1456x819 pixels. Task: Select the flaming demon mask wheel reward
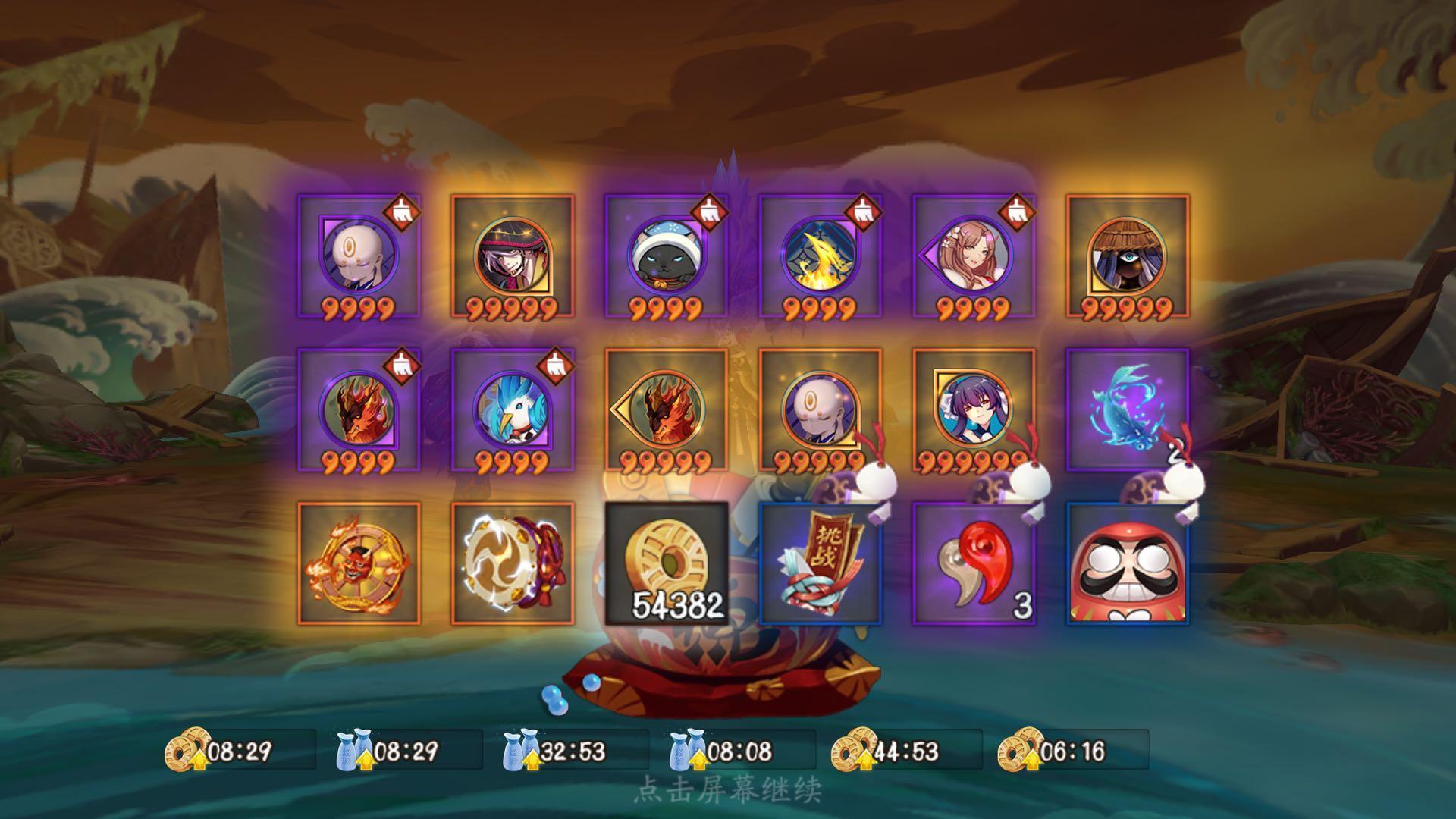click(359, 564)
